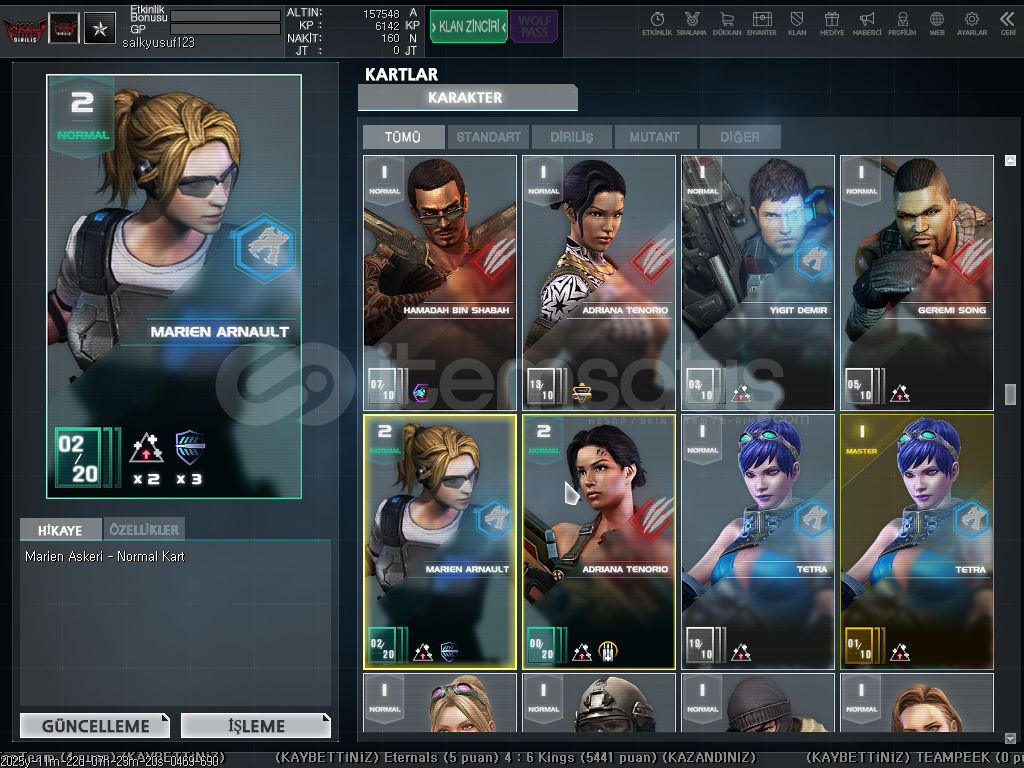Click the Güncelleme button
Image resolution: width=1024 pixels, height=768 pixels.
coord(95,726)
